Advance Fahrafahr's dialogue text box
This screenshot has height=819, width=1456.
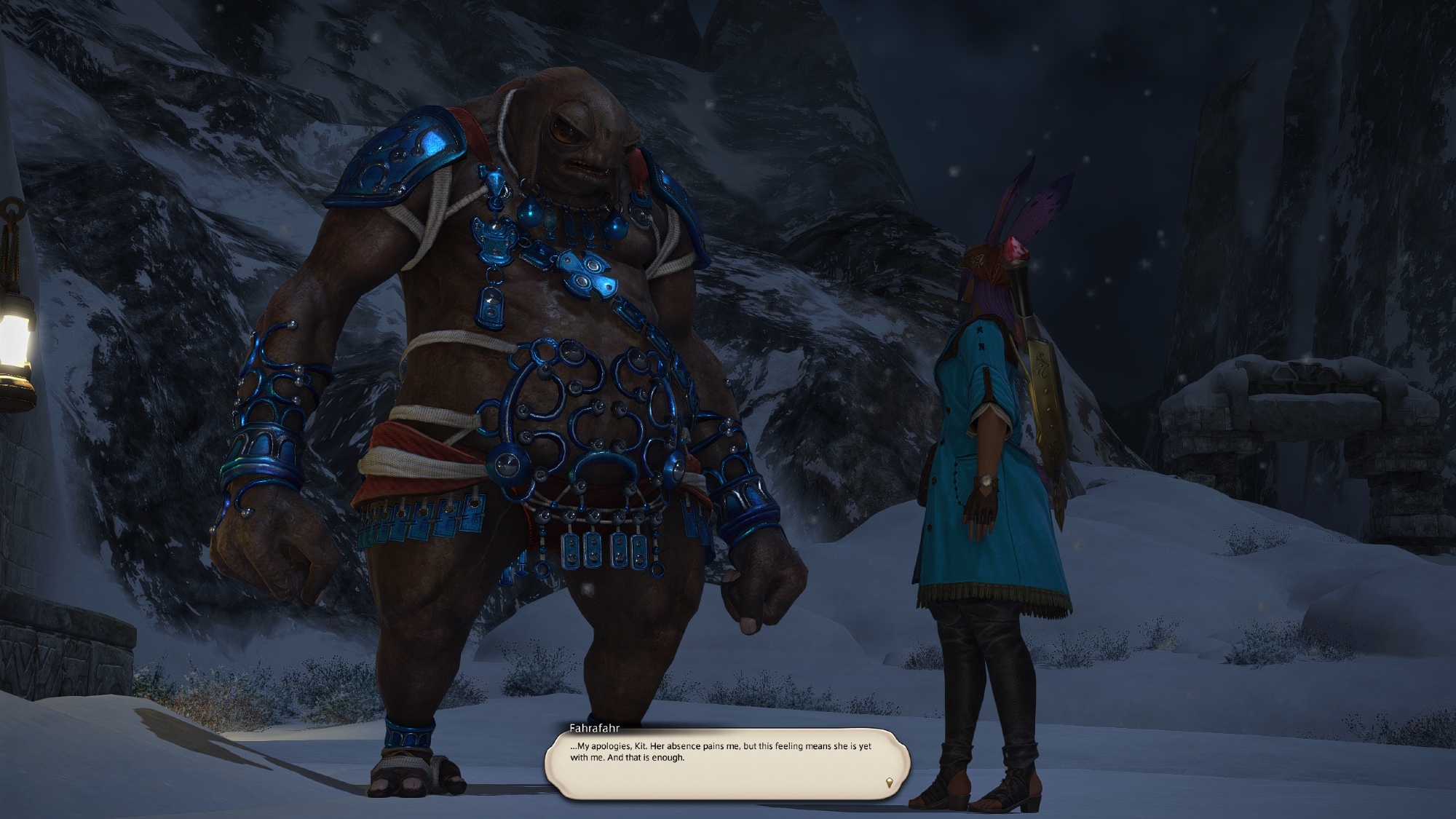[x=727, y=764]
